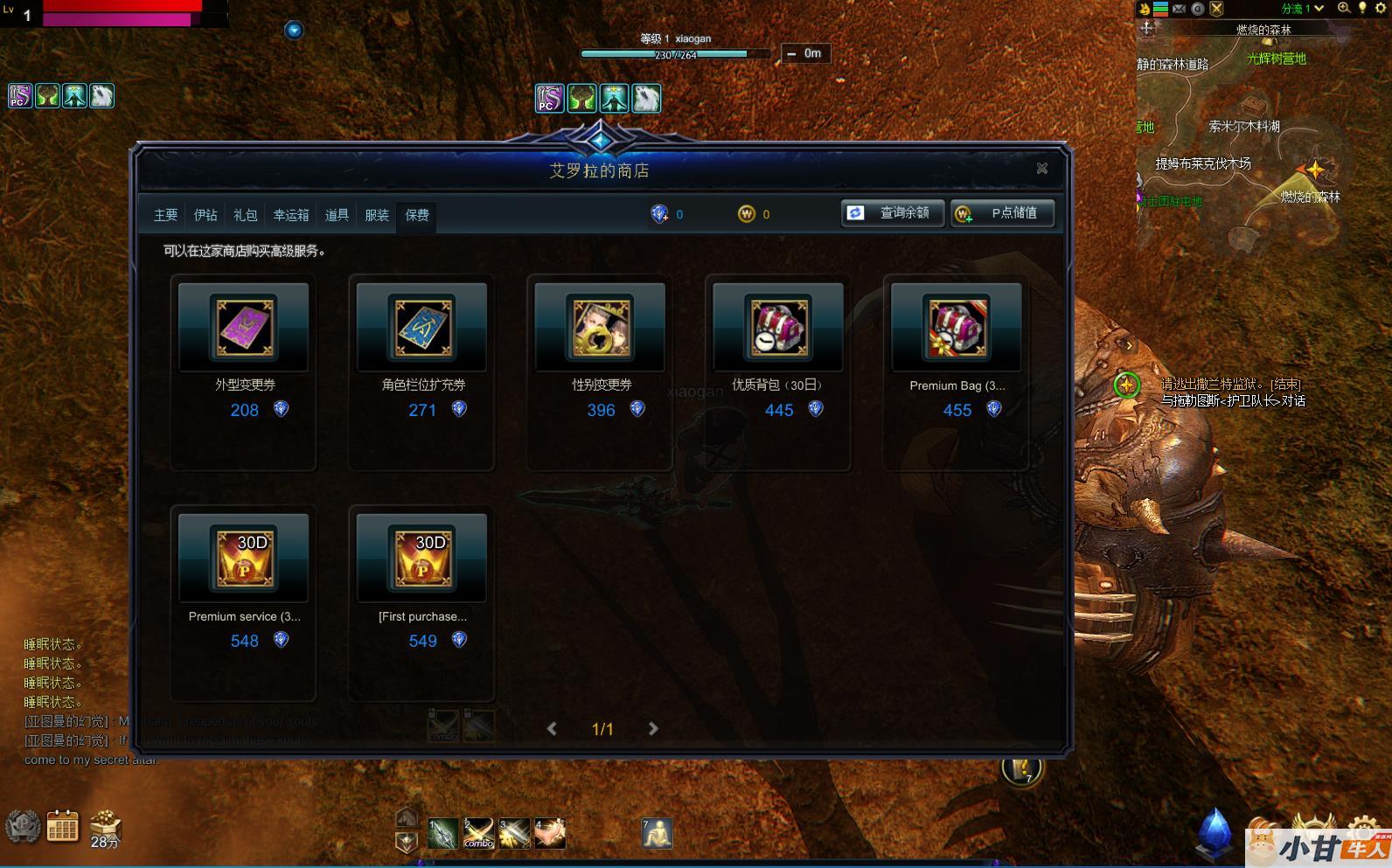Select the Premium service item priced 548
The image size is (1392, 868).
click(x=244, y=559)
